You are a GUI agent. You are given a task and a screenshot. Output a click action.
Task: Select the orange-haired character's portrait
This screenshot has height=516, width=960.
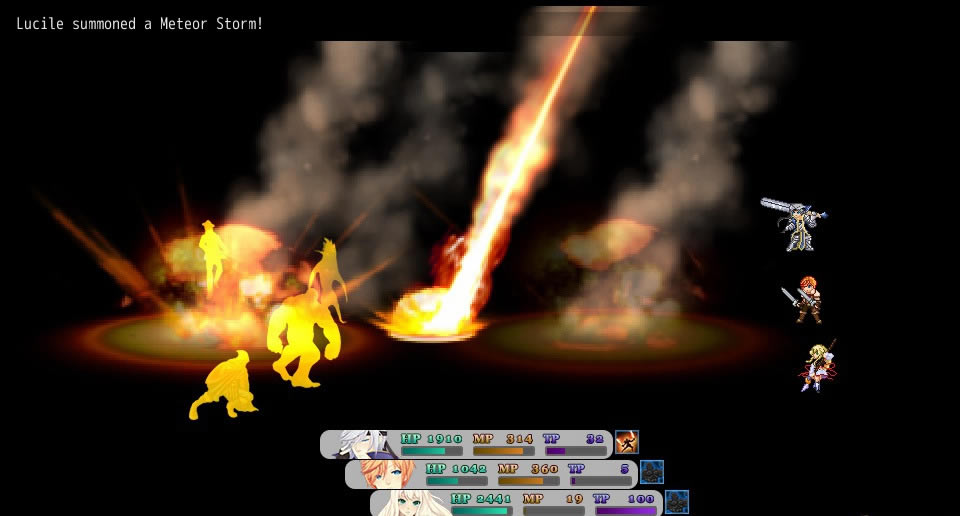(x=387, y=473)
